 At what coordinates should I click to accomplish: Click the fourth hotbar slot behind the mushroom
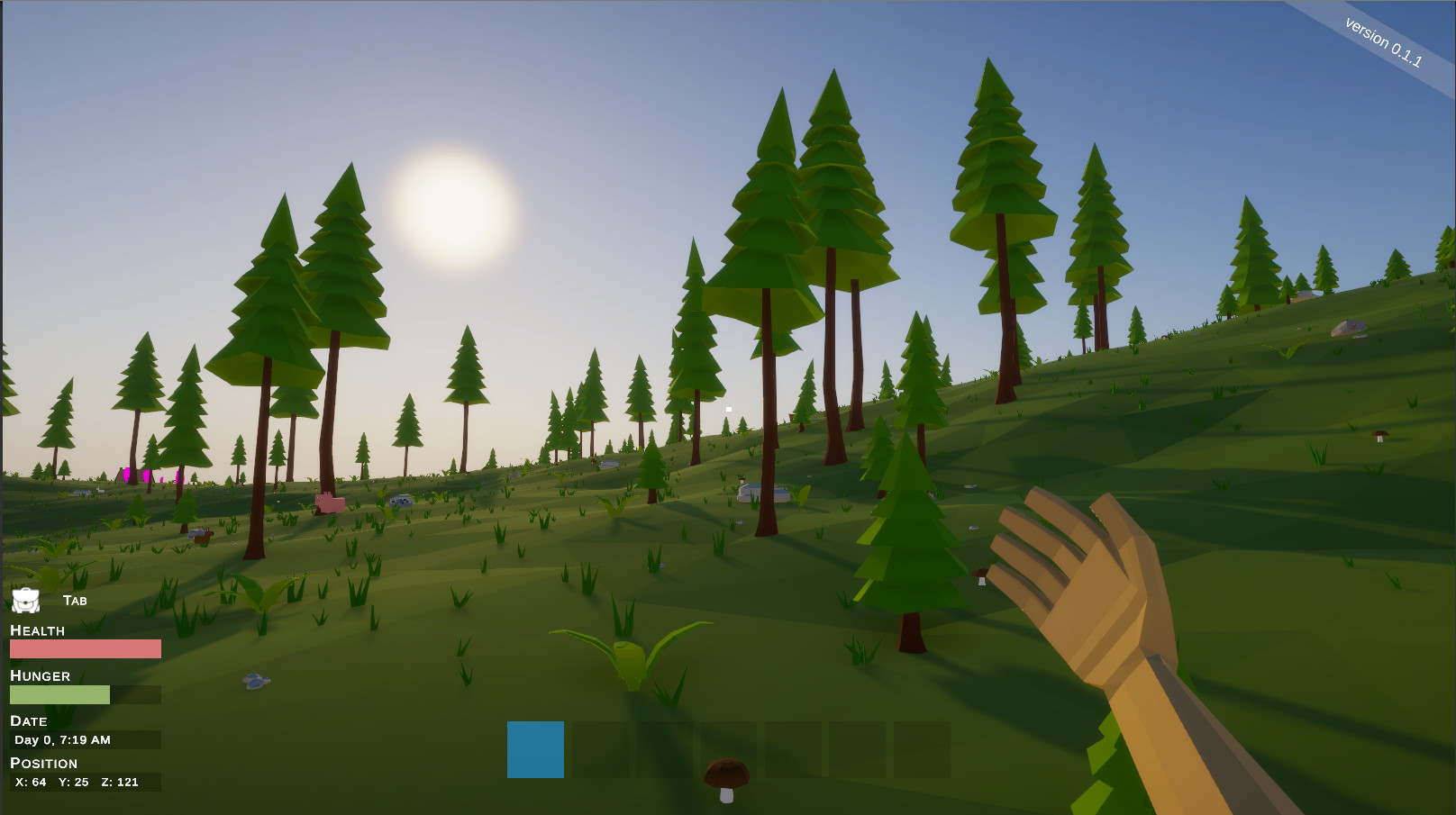click(729, 750)
